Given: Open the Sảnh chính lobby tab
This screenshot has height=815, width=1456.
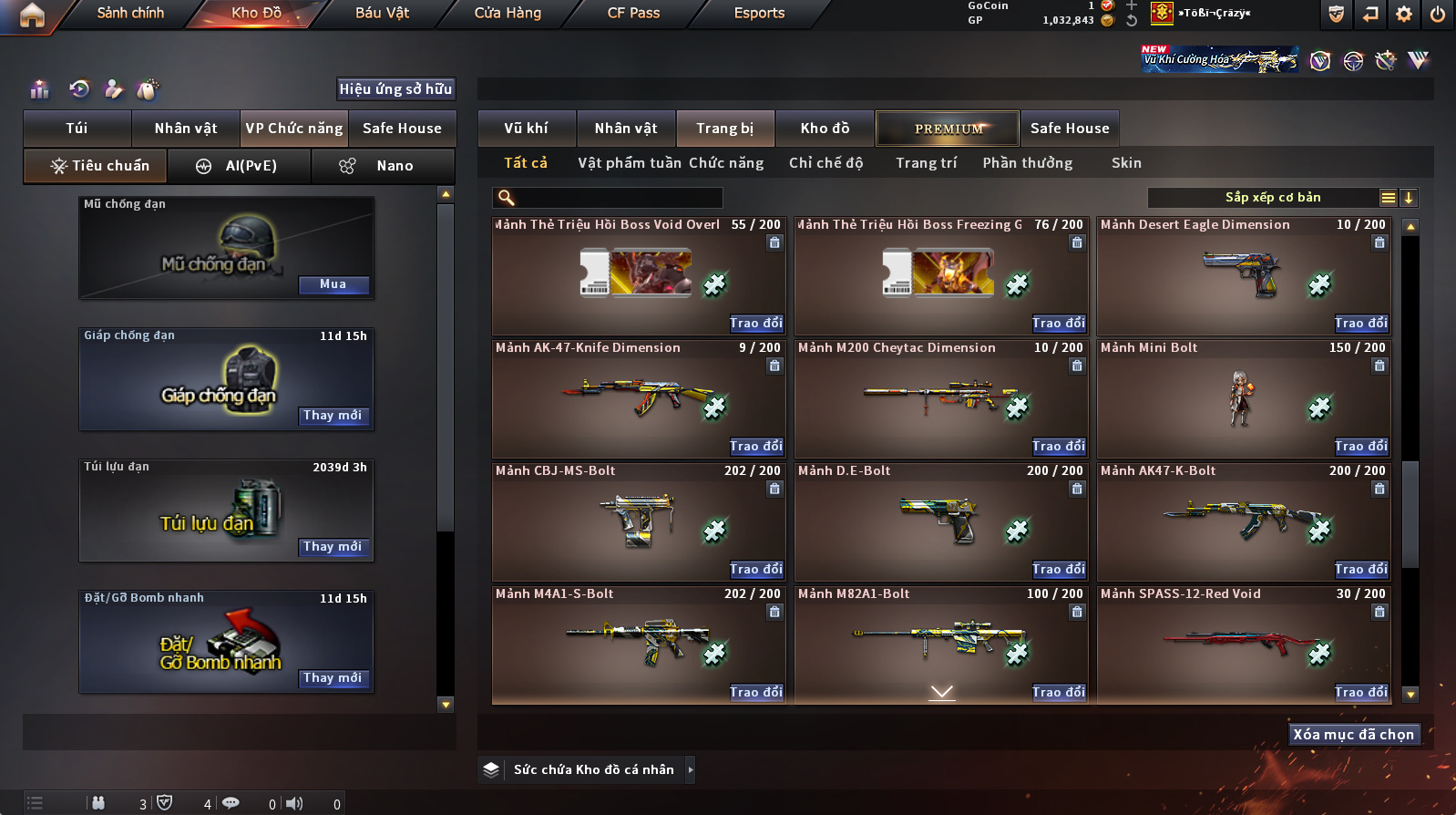Looking at the screenshot, I should pyautogui.click(x=130, y=13).
